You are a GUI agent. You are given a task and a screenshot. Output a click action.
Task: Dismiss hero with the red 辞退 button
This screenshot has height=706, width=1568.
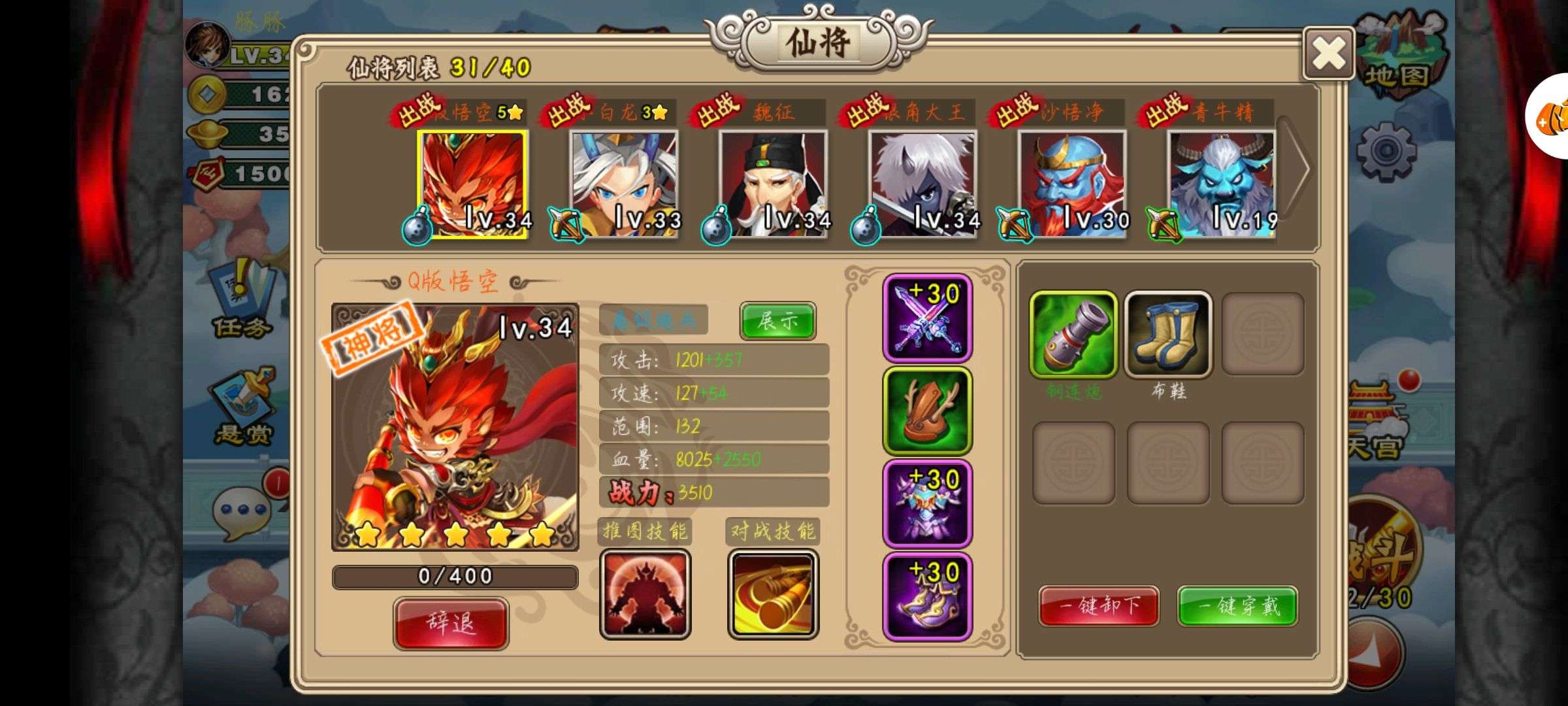(x=451, y=623)
